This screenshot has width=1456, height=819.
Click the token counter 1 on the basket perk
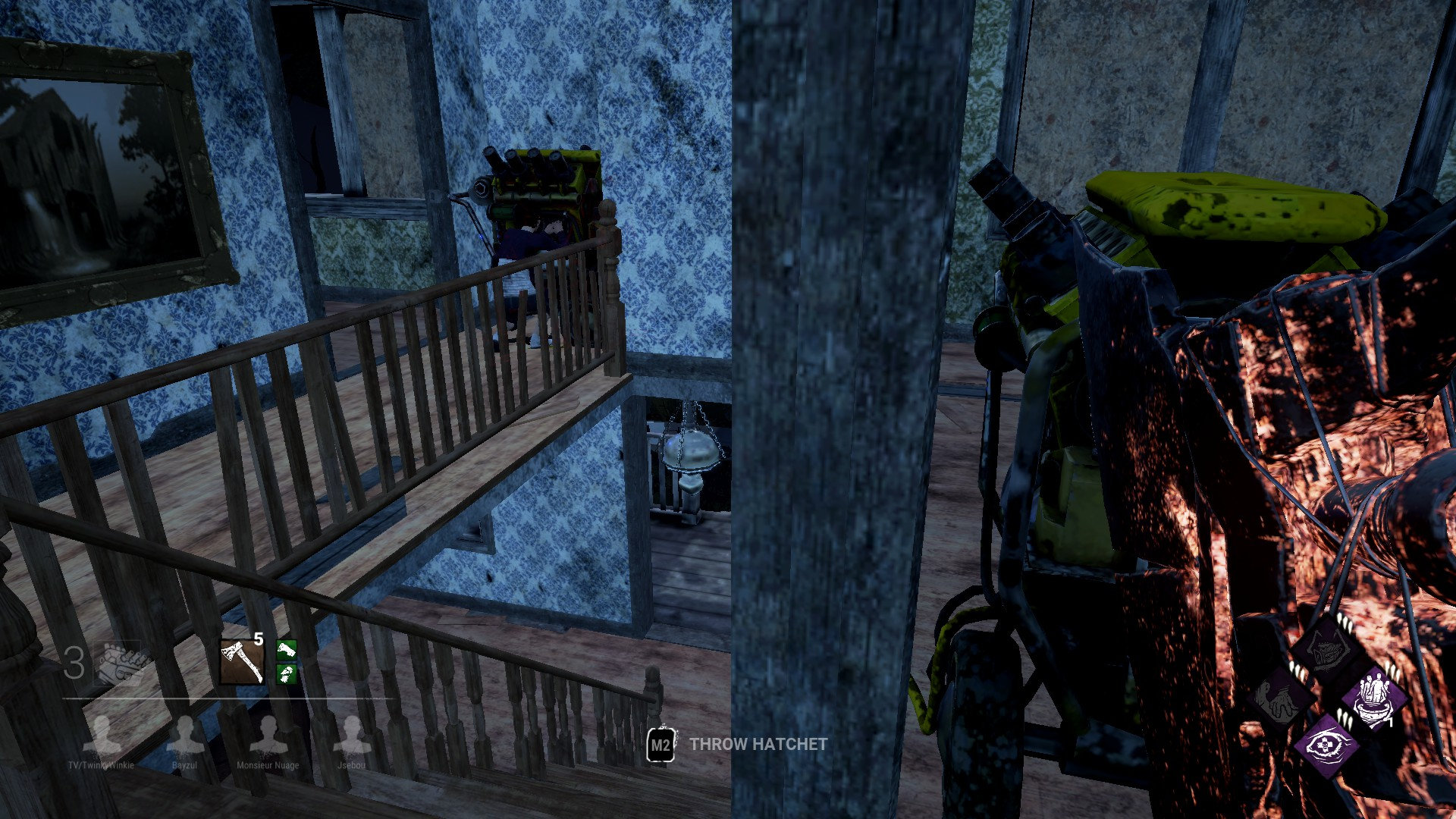click(1389, 720)
